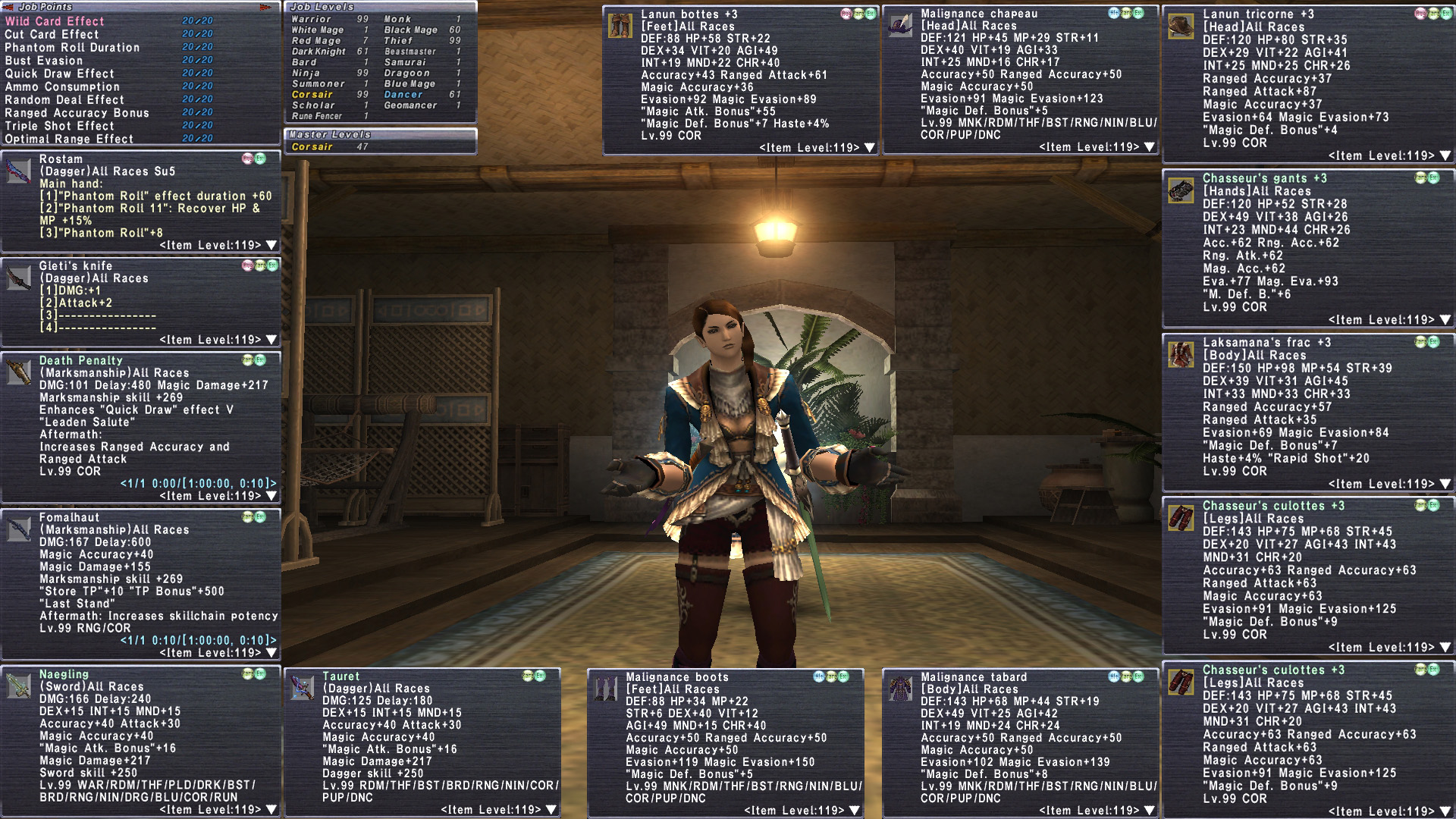Expand the Tauret Item Level arrow
This screenshot has width=1456, height=819.
coord(551,810)
